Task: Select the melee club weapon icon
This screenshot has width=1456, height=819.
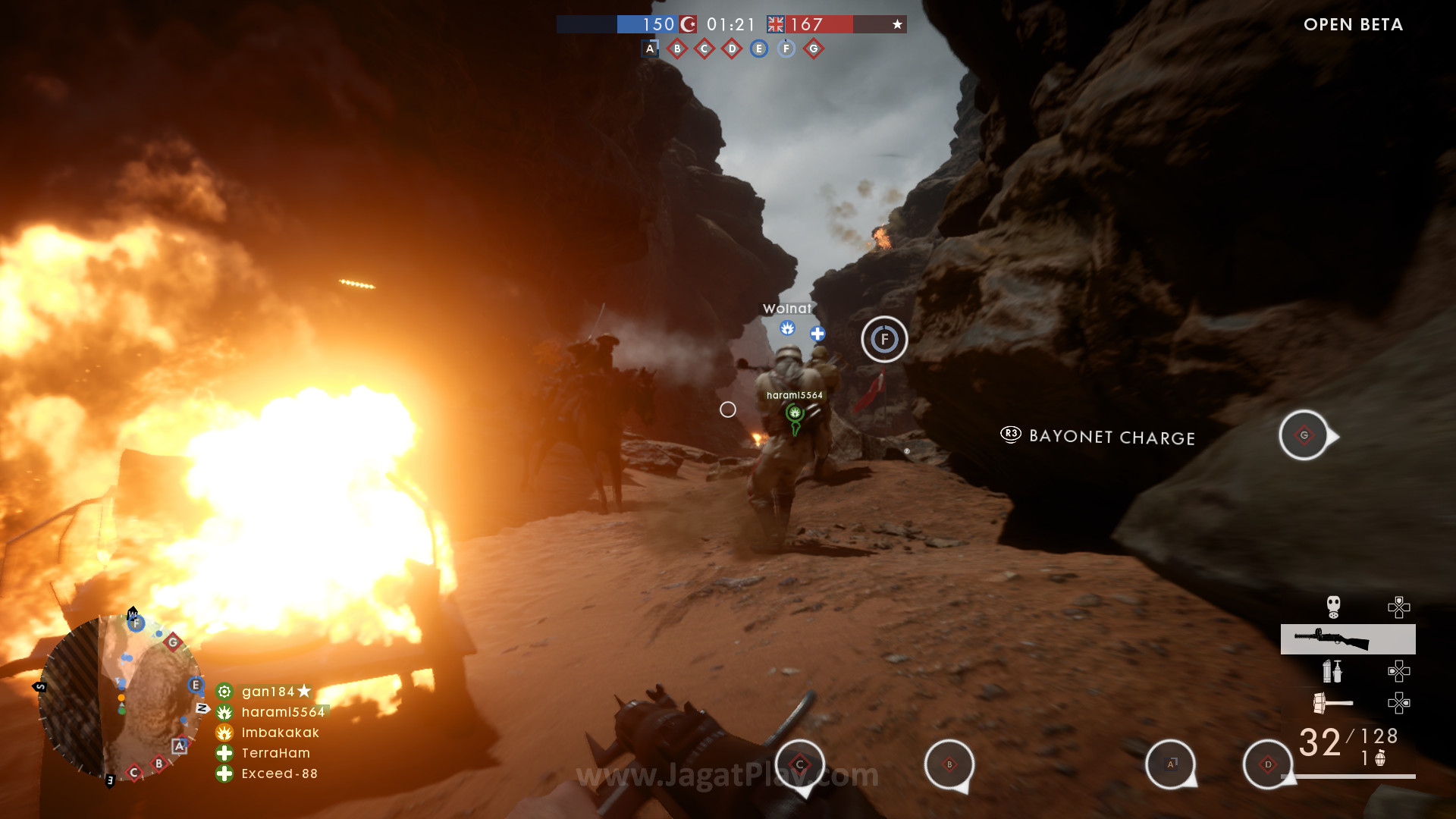Action: coord(1332,703)
